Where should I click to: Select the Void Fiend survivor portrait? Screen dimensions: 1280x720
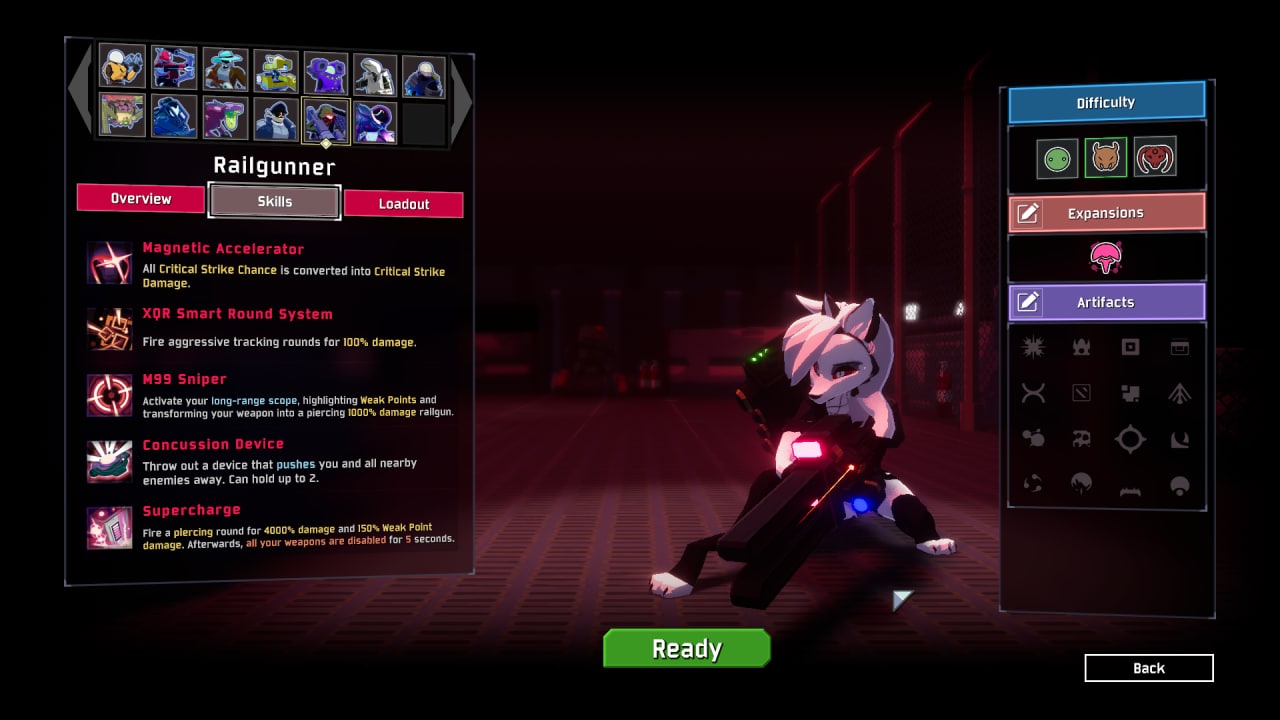[375, 122]
